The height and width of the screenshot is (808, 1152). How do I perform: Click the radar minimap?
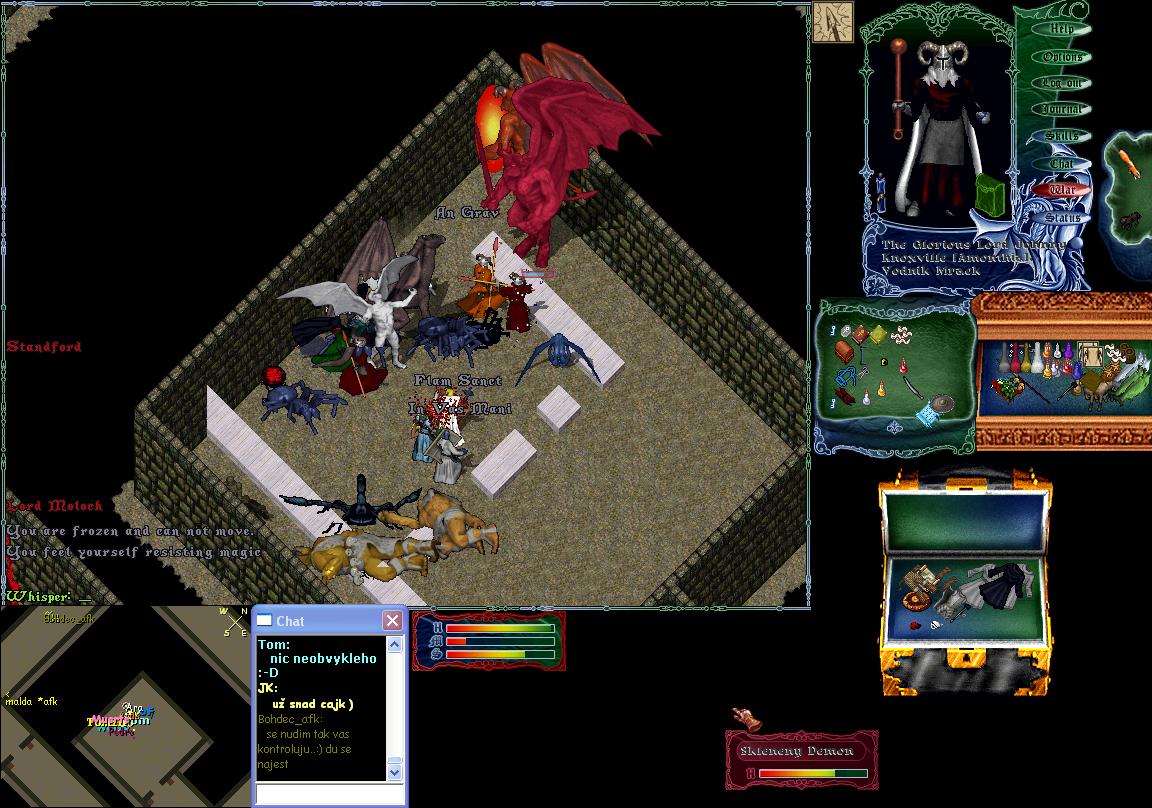pos(124,706)
